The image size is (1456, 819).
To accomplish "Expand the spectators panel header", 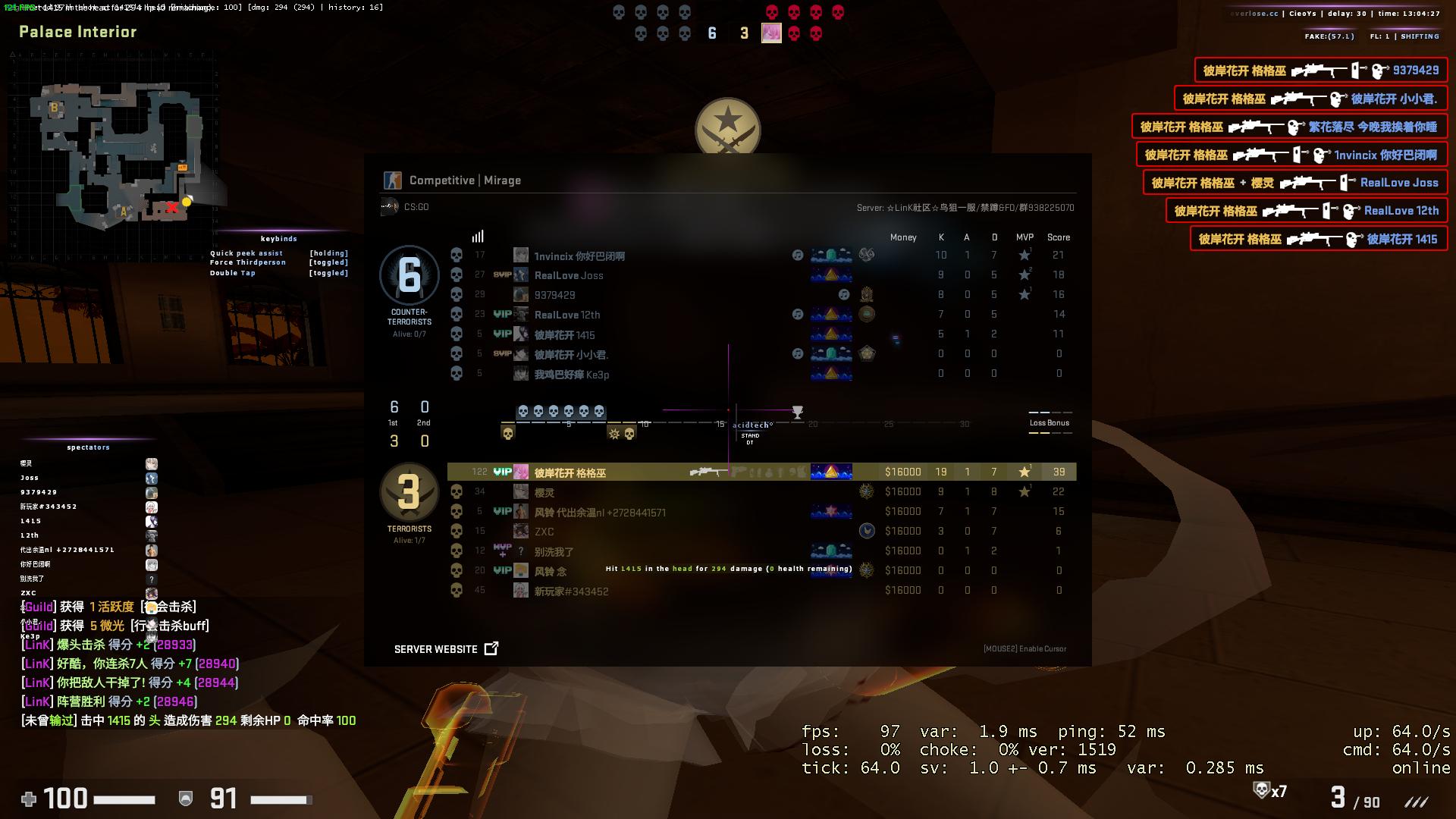I will [88, 447].
